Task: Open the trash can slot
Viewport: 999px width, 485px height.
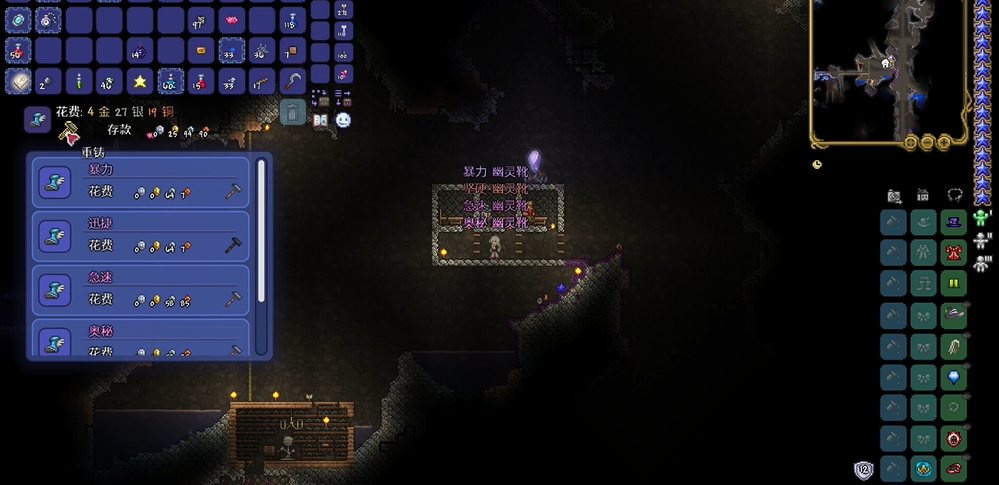Action: tap(292, 111)
